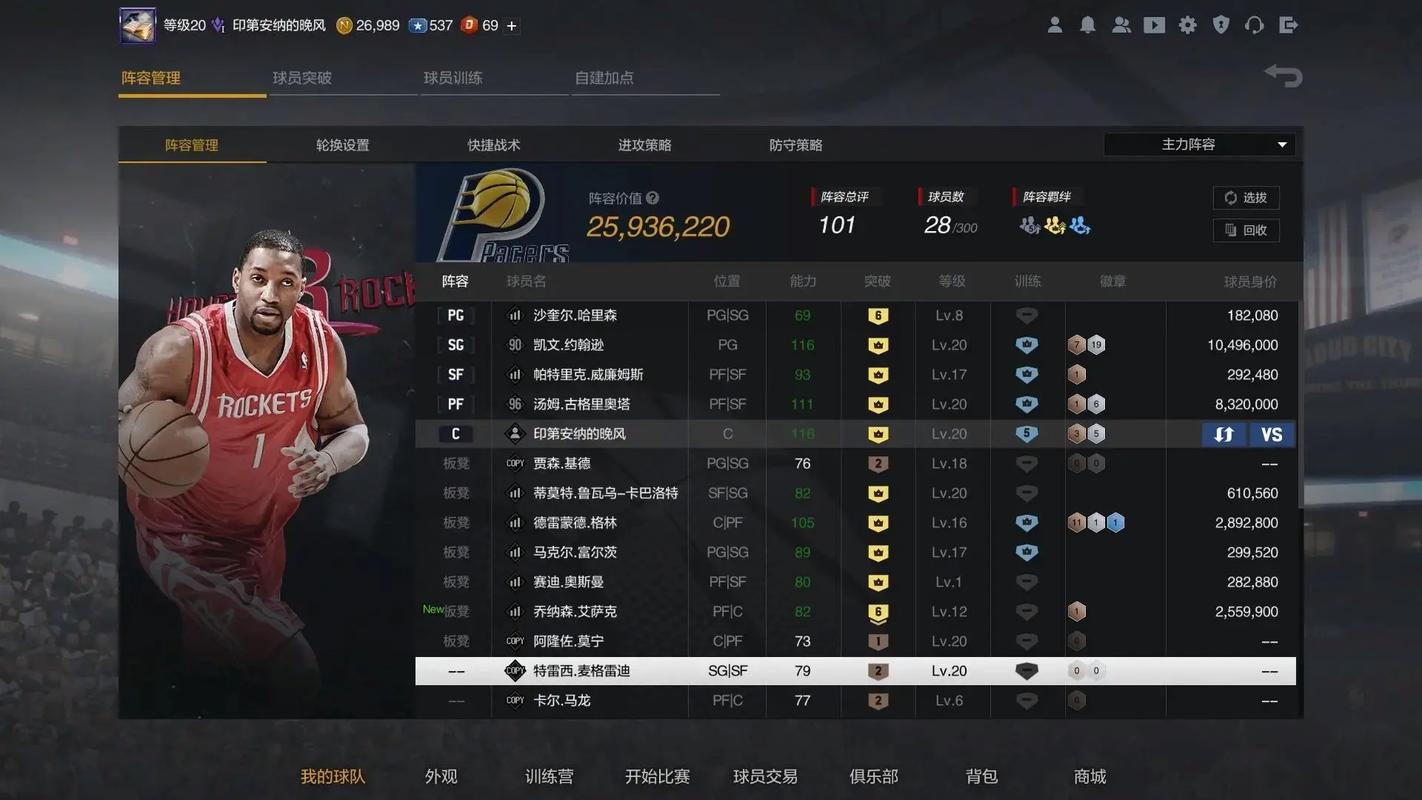
Task: Open the settings gear icon
Action: point(1188,24)
